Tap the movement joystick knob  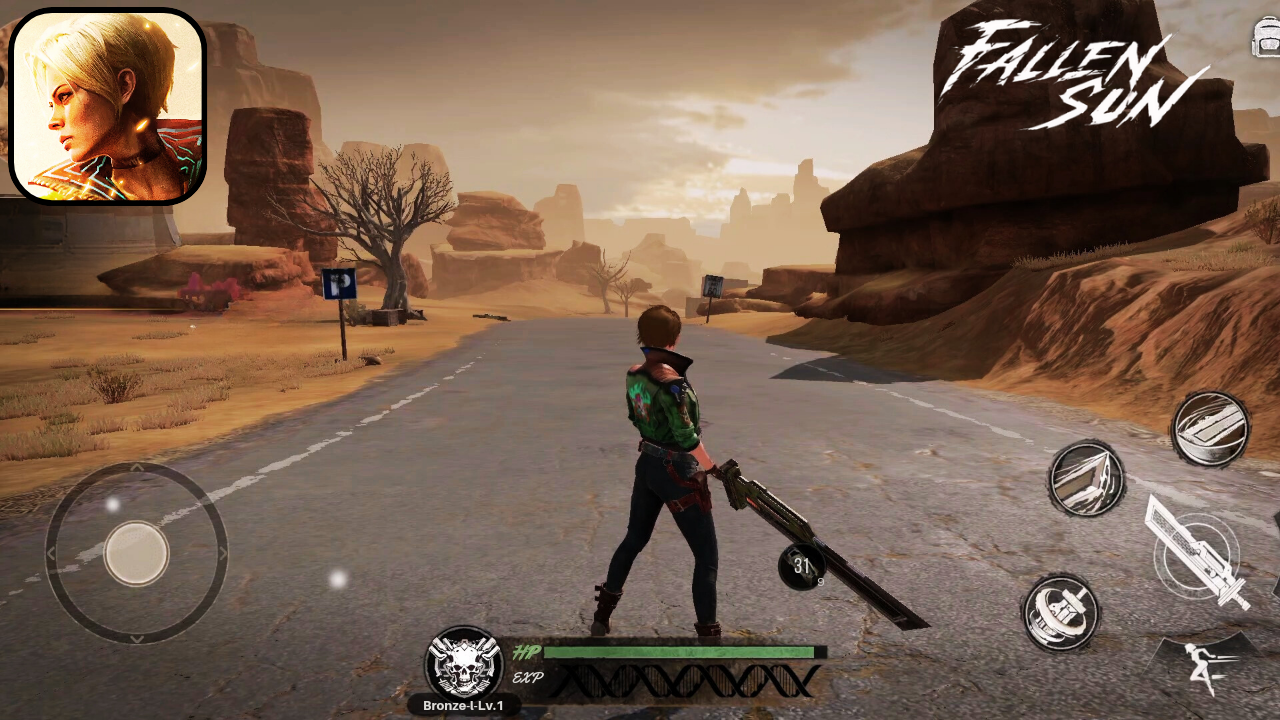137,553
